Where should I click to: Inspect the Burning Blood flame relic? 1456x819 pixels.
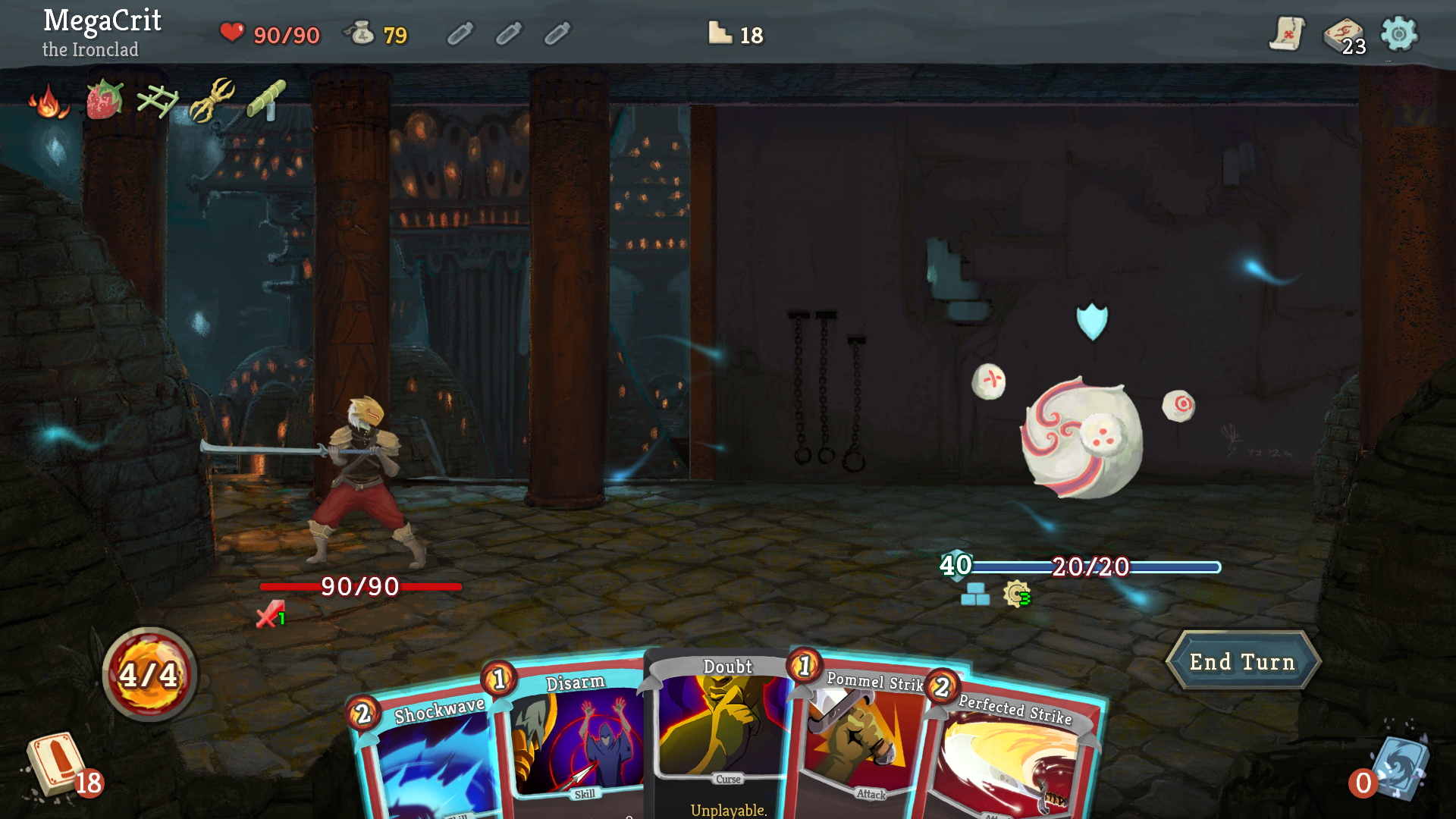click(47, 102)
